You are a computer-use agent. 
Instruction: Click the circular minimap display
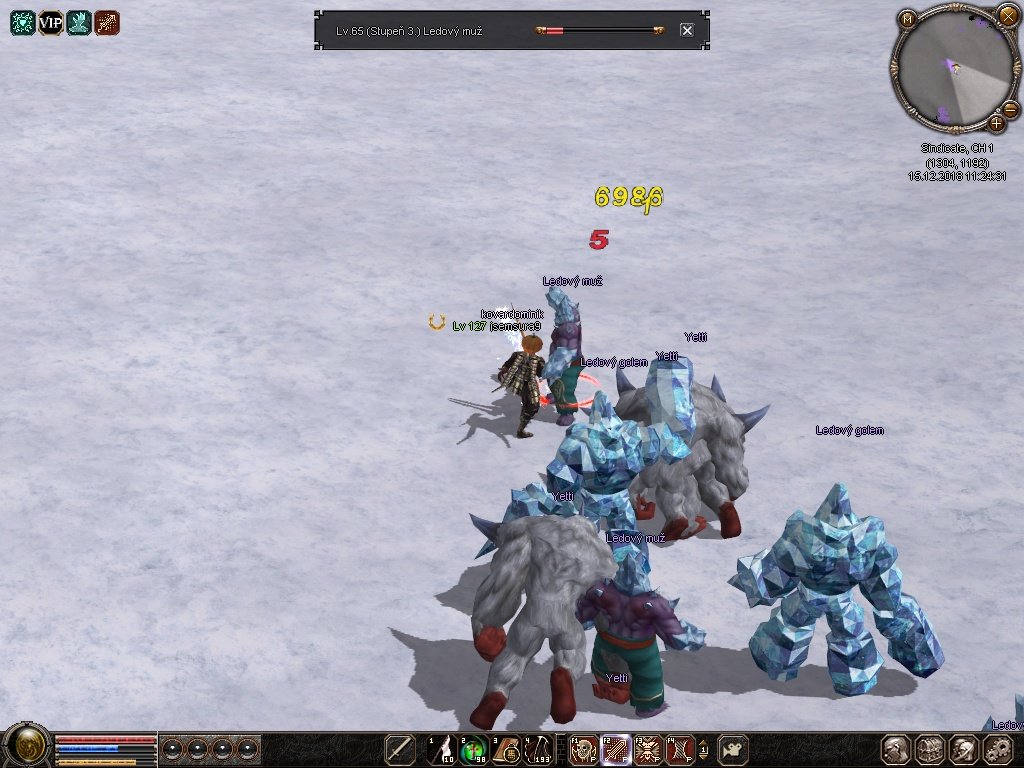[953, 68]
